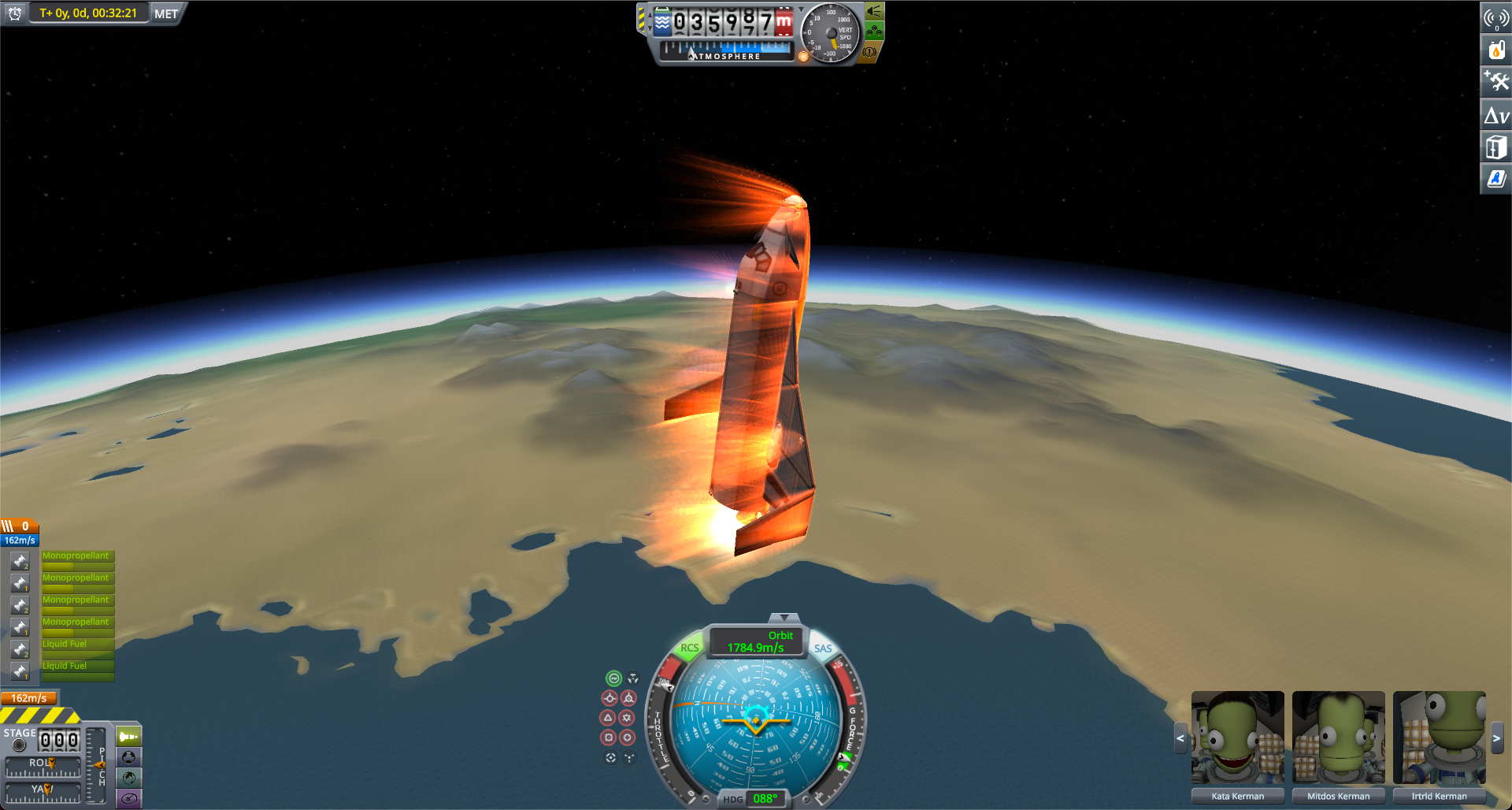Open the CommNet signal panel
The height and width of the screenshot is (810, 1512).
pos(1495,18)
